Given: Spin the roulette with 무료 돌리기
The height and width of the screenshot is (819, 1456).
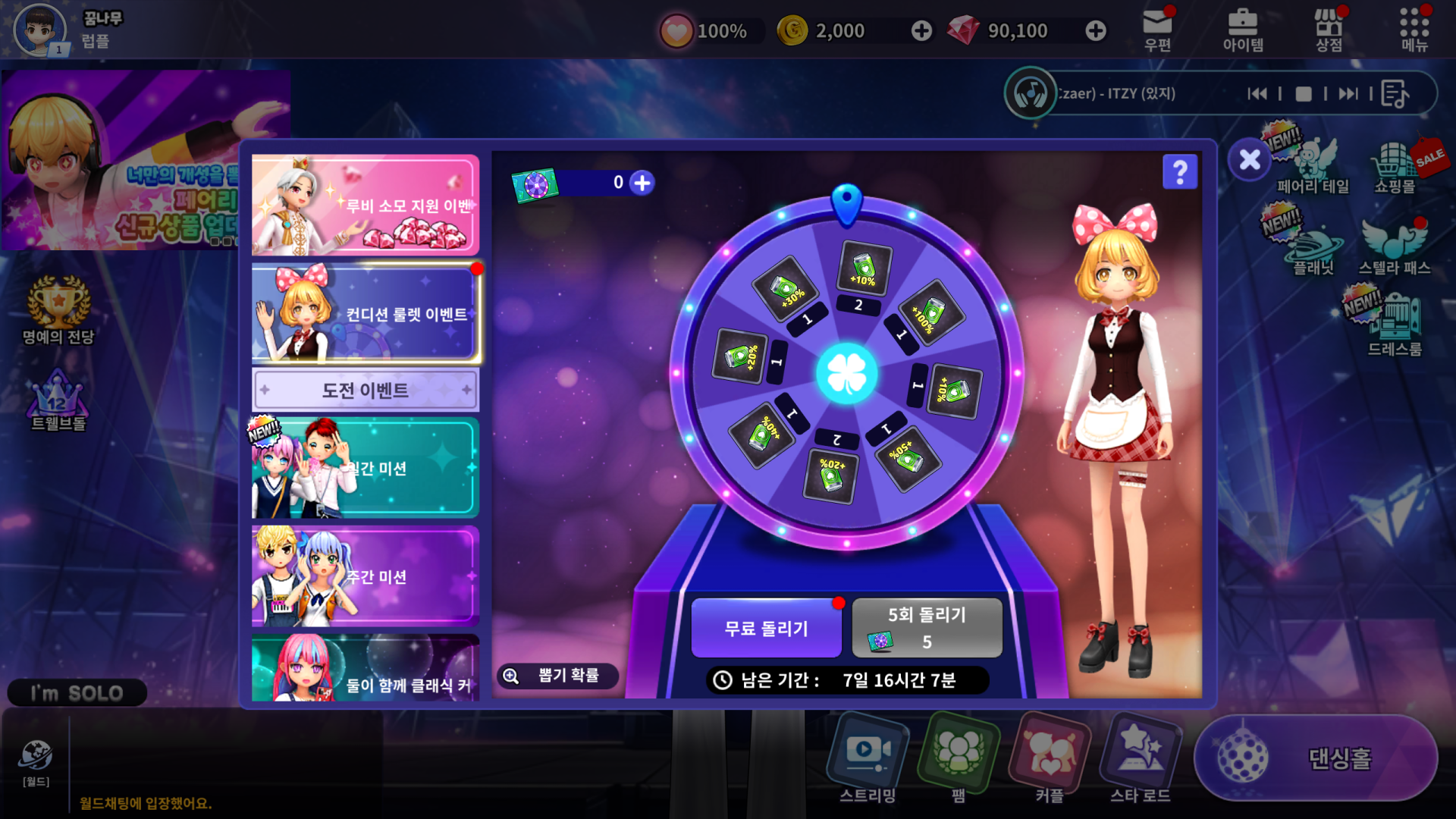Looking at the screenshot, I should 766,628.
